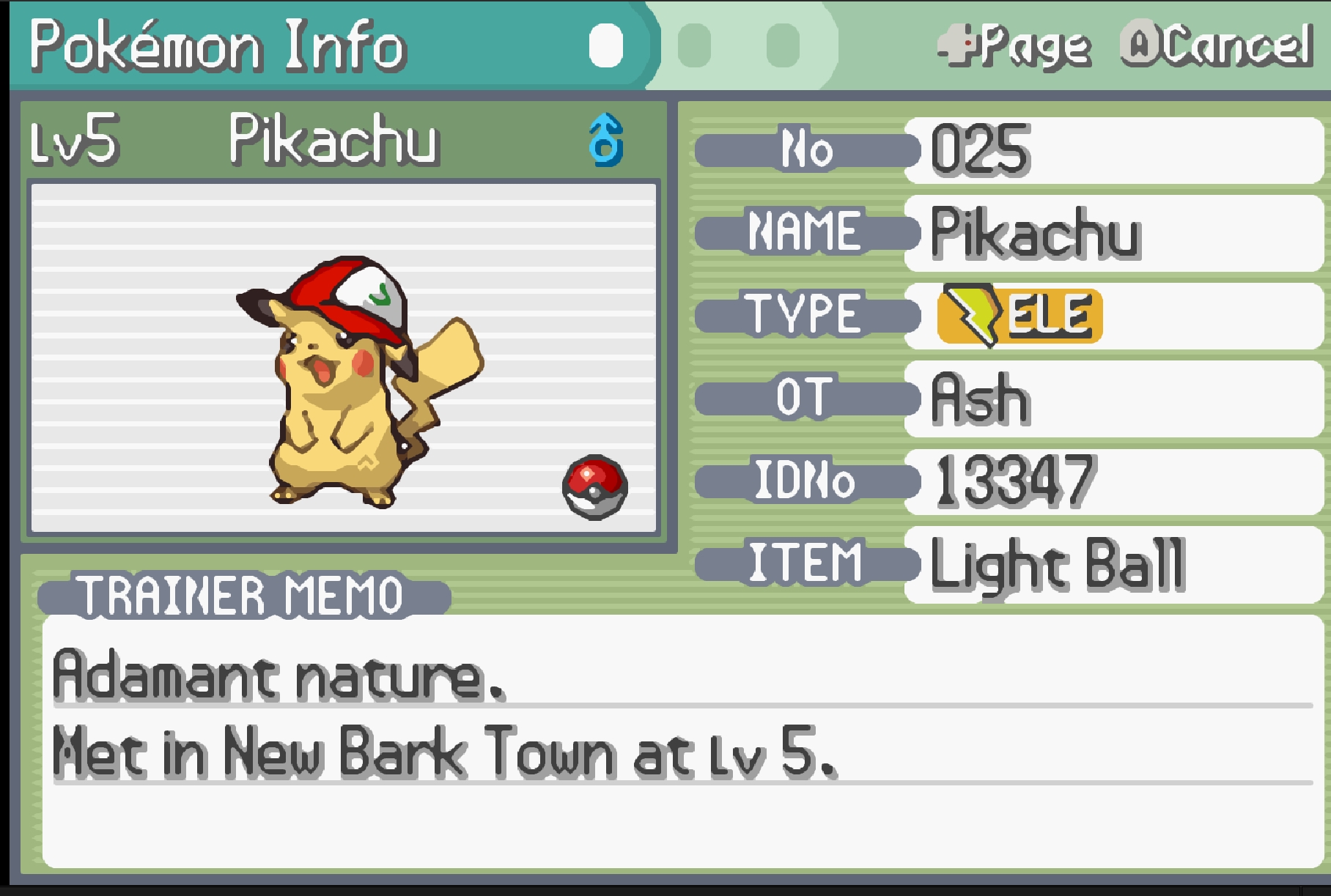Switch to the middle page indicator dot
Viewport: 1331px width, 896px height.
click(x=694, y=45)
